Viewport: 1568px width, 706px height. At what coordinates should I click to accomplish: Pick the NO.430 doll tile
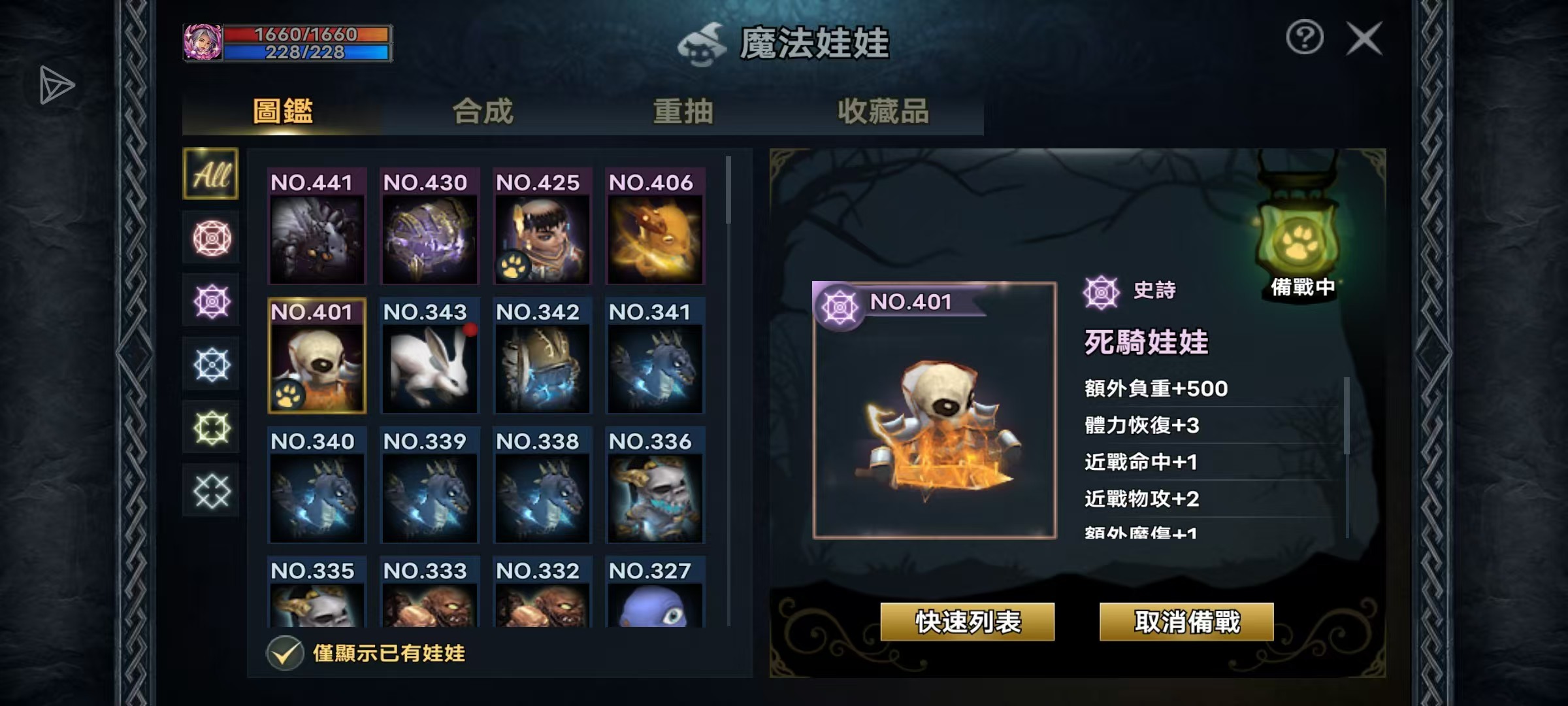click(x=429, y=226)
